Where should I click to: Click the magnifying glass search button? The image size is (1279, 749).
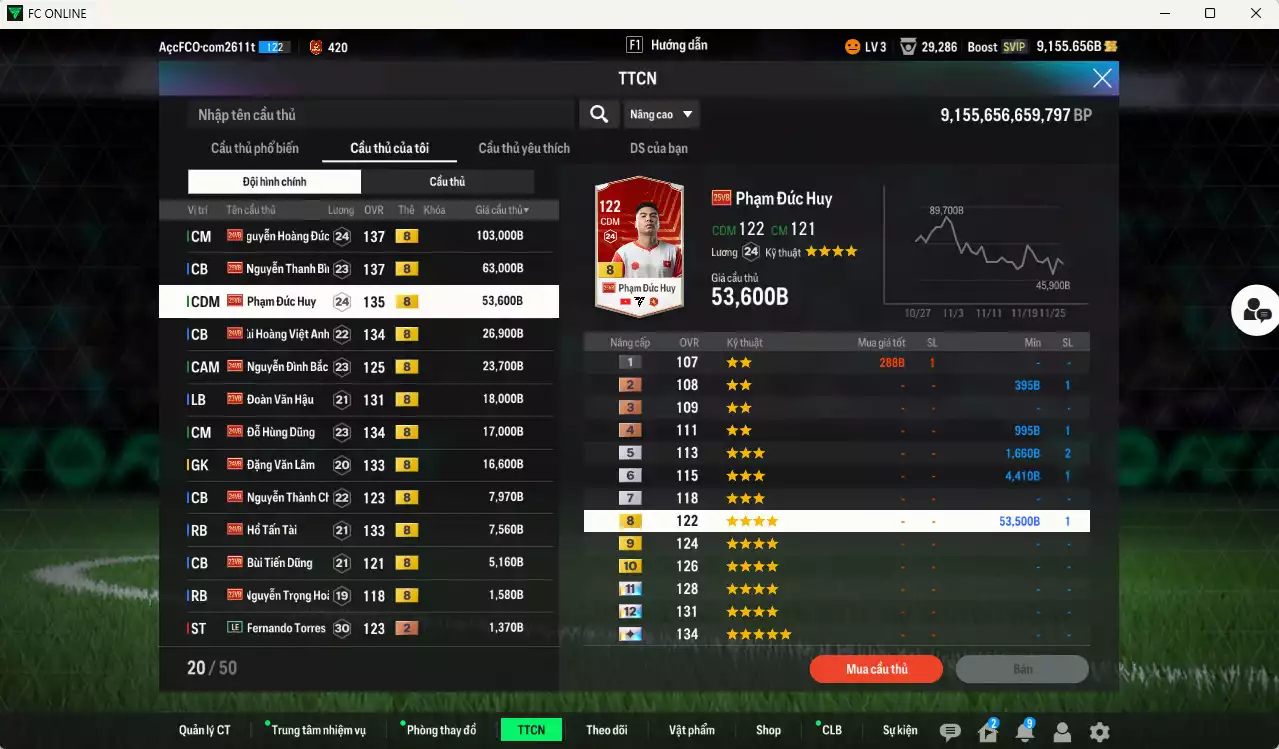click(598, 114)
